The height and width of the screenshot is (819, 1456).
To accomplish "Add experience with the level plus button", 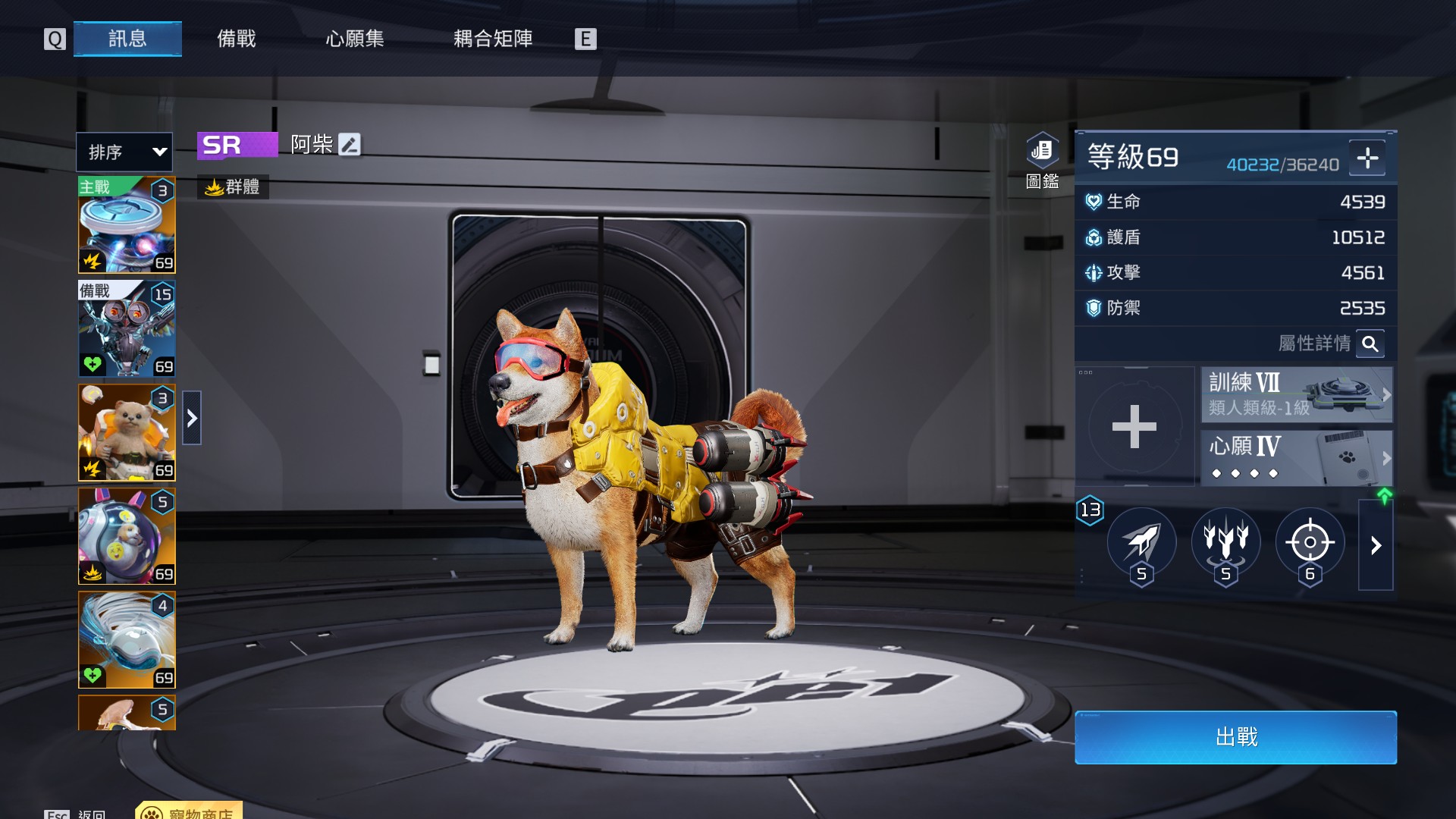I will point(1367,158).
